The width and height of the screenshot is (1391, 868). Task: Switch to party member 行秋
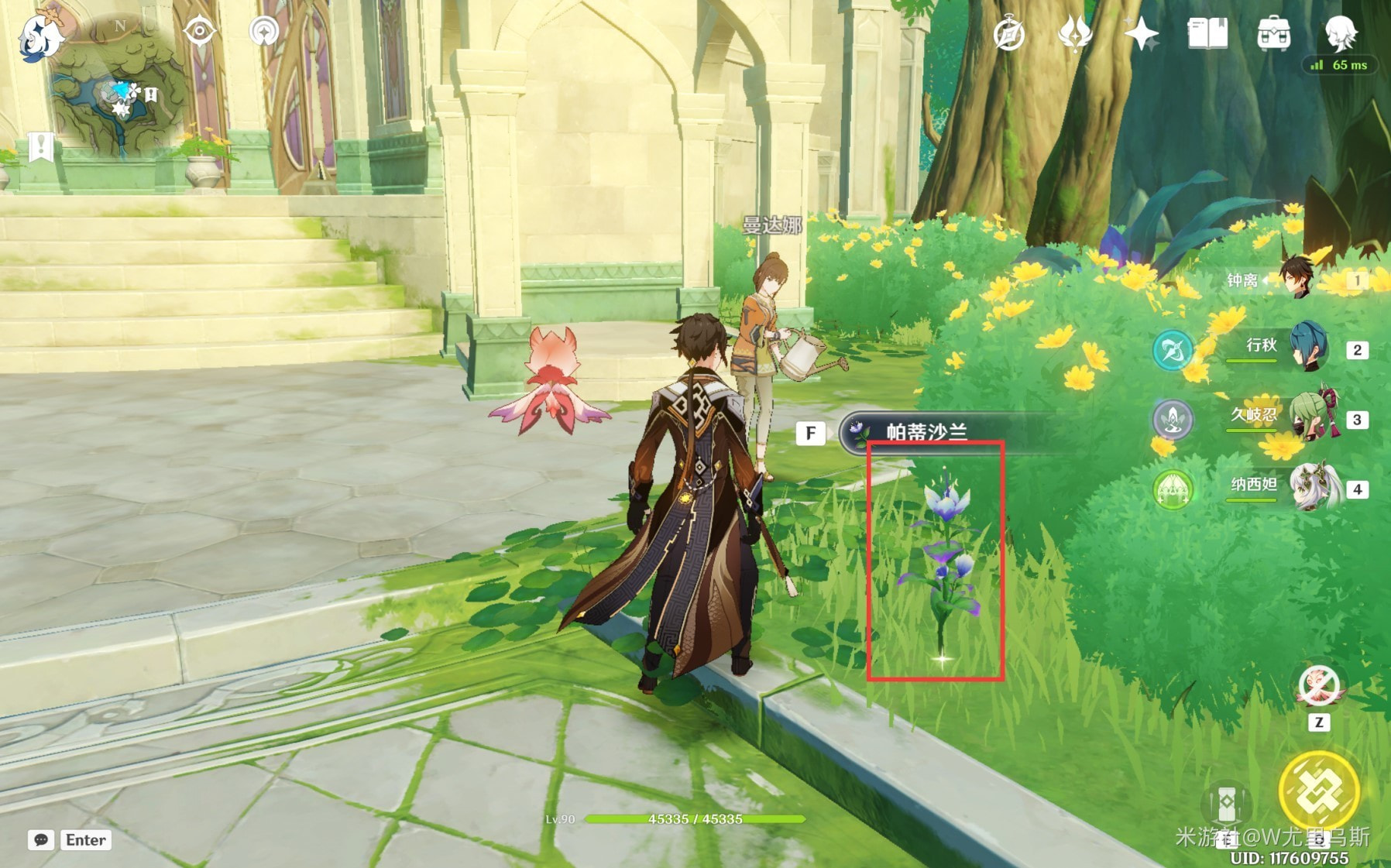click(1309, 348)
